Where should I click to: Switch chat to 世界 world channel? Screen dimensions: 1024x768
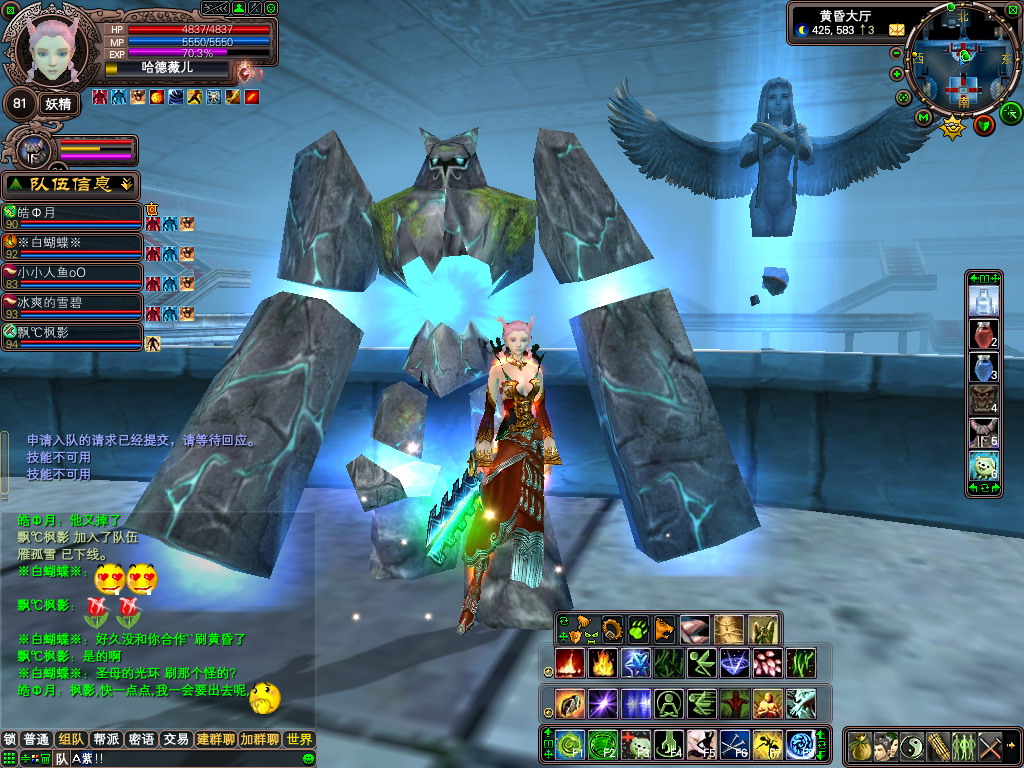pyautogui.click(x=298, y=740)
